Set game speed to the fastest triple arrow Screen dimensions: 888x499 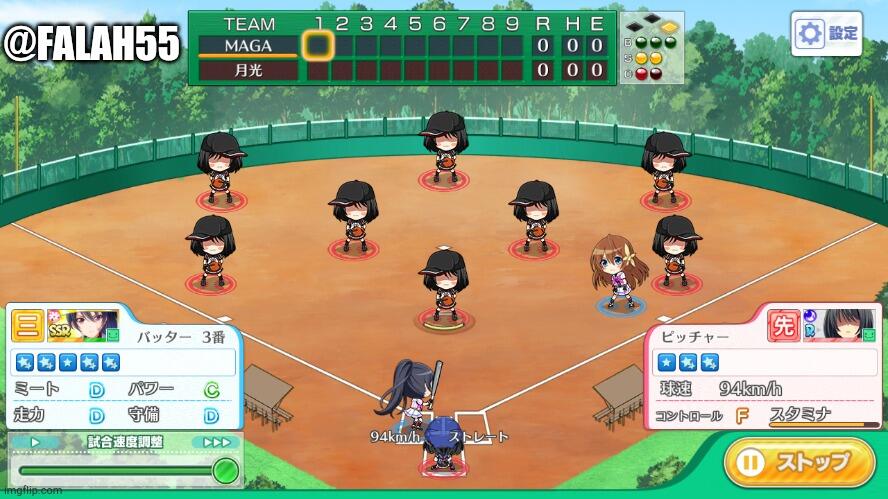[x=216, y=441]
